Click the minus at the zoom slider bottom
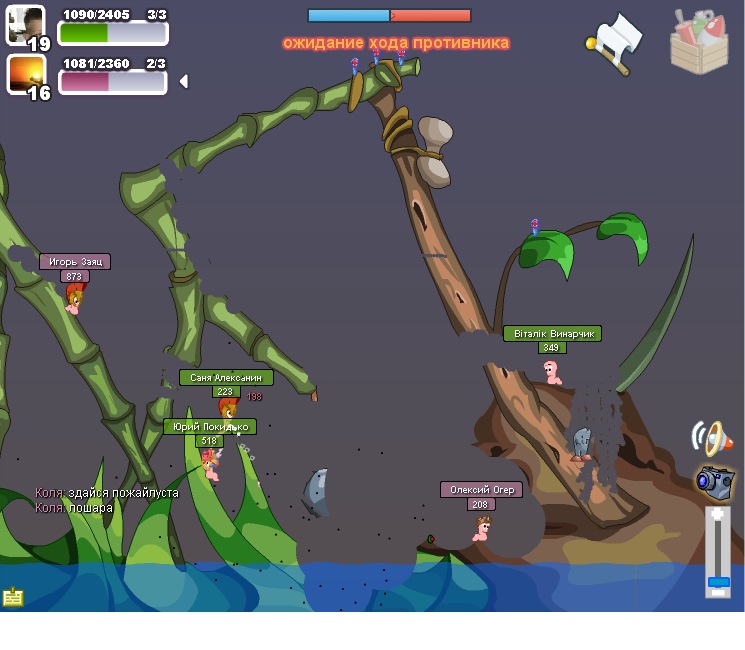Image resolution: width=745 pixels, height=650 pixels. point(718,592)
